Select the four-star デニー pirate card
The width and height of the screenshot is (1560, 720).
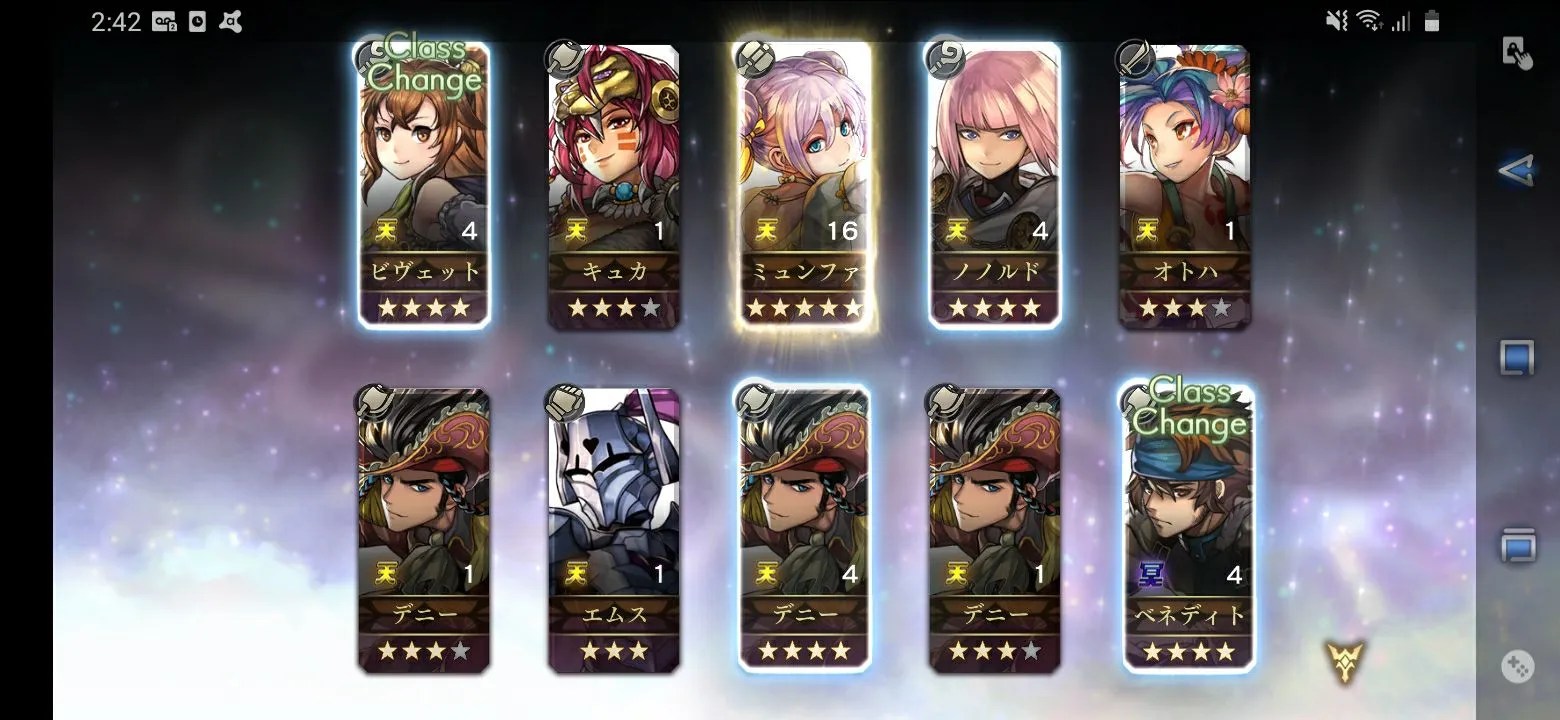tap(804, 530)
